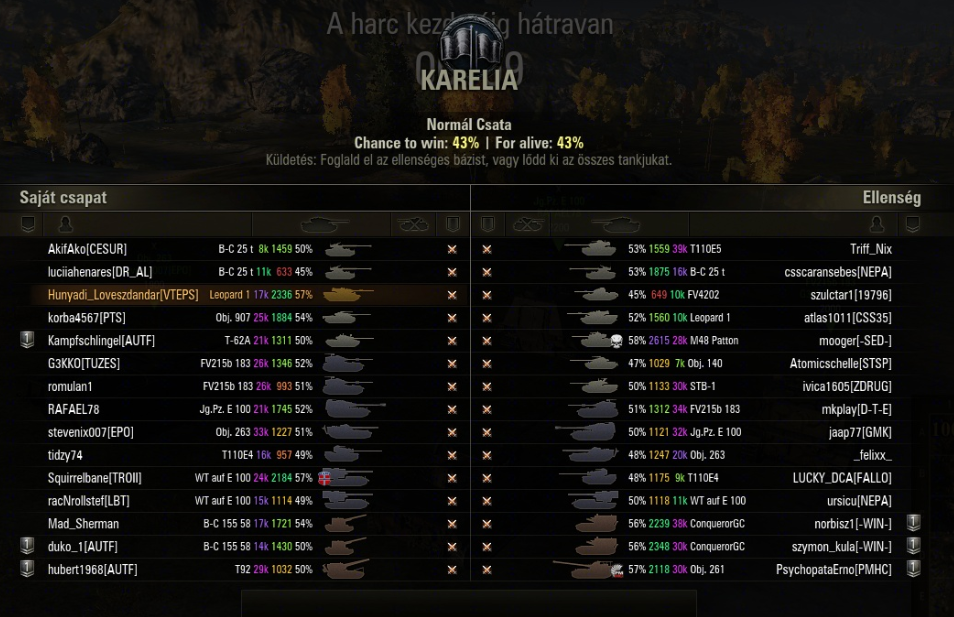Choose stevenix007[EPO] in own team
Image resolution: width=954 pixels, height=617 pixels.
(x=90, y=432)
